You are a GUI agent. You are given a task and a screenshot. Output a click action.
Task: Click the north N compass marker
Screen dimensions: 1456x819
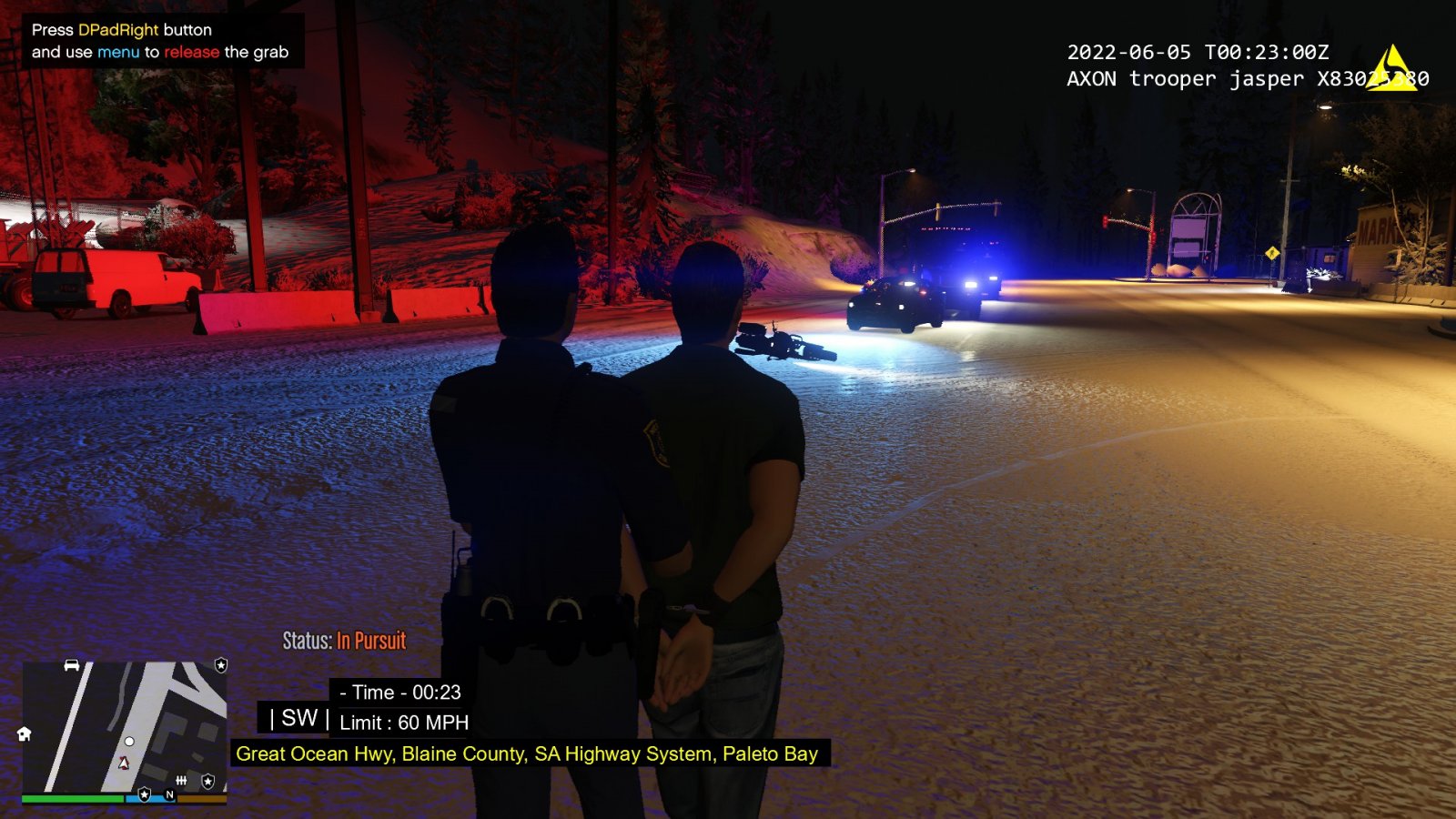[169, 794]
